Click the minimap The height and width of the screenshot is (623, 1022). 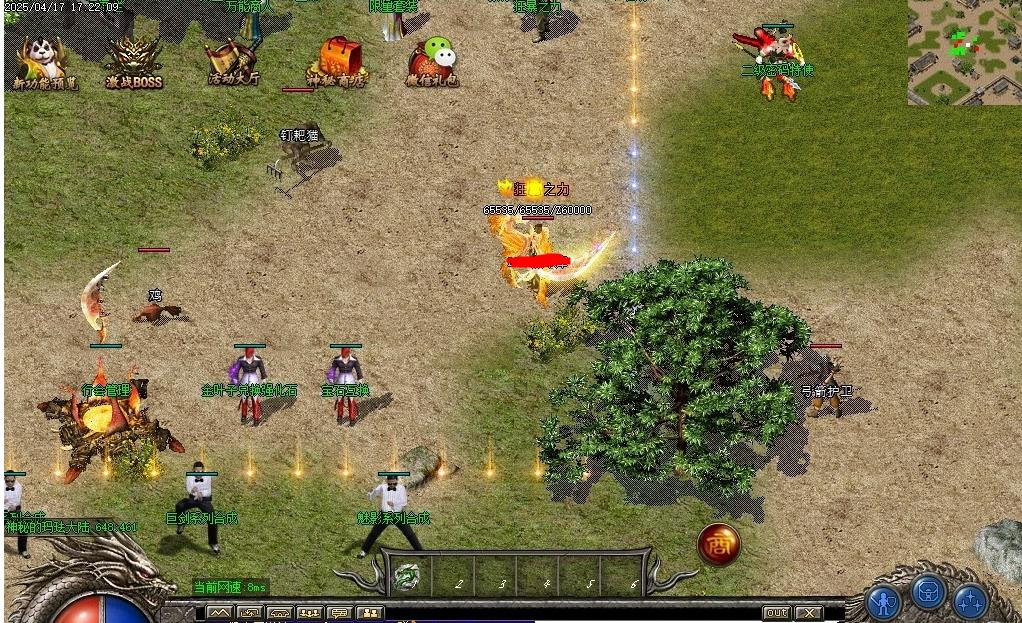pyautogui.click(x=964, y=52)
